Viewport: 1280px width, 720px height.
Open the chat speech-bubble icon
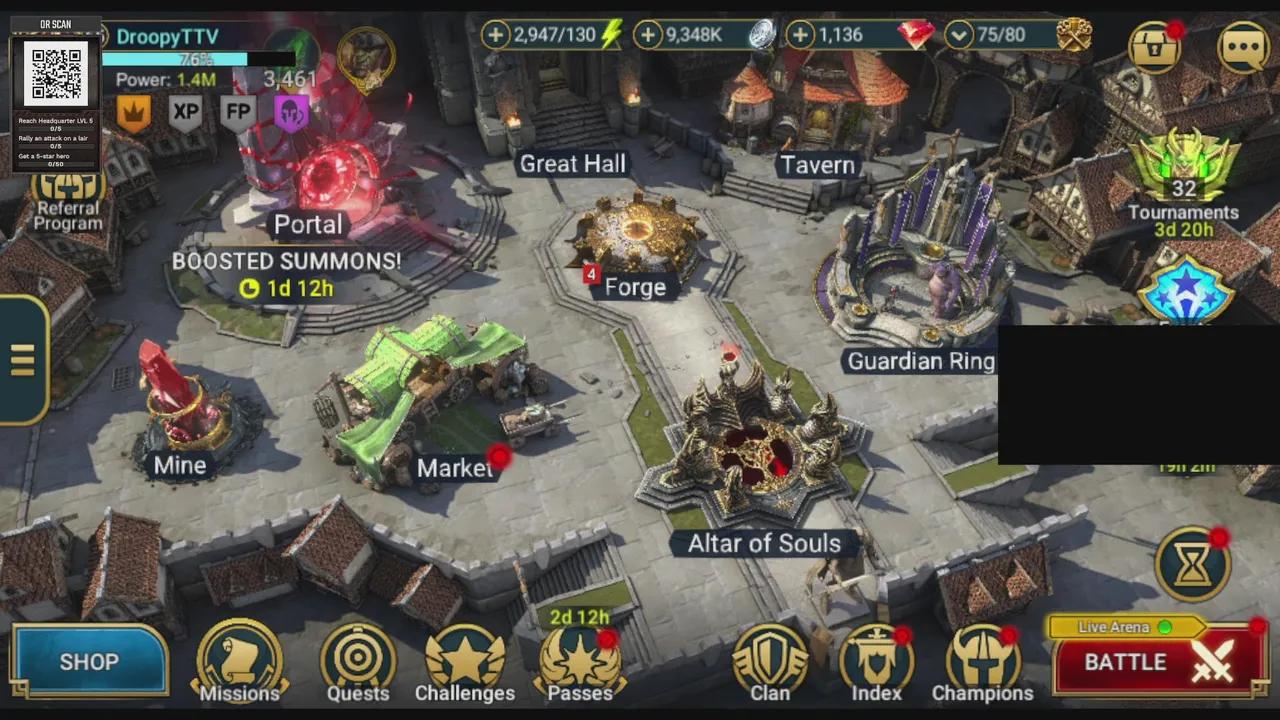pyautogui.click(x=1243, y=47)
